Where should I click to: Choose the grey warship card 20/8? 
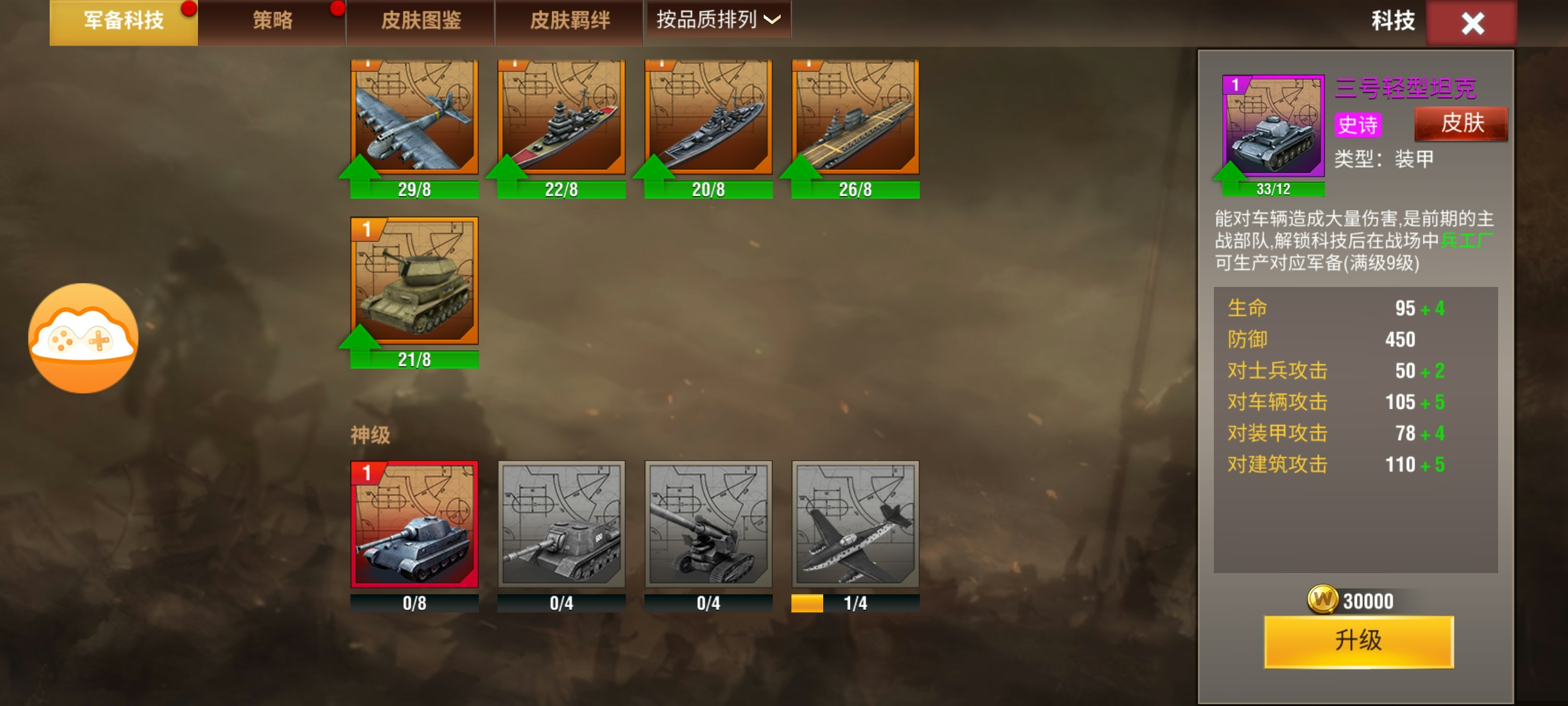[708, 118]
